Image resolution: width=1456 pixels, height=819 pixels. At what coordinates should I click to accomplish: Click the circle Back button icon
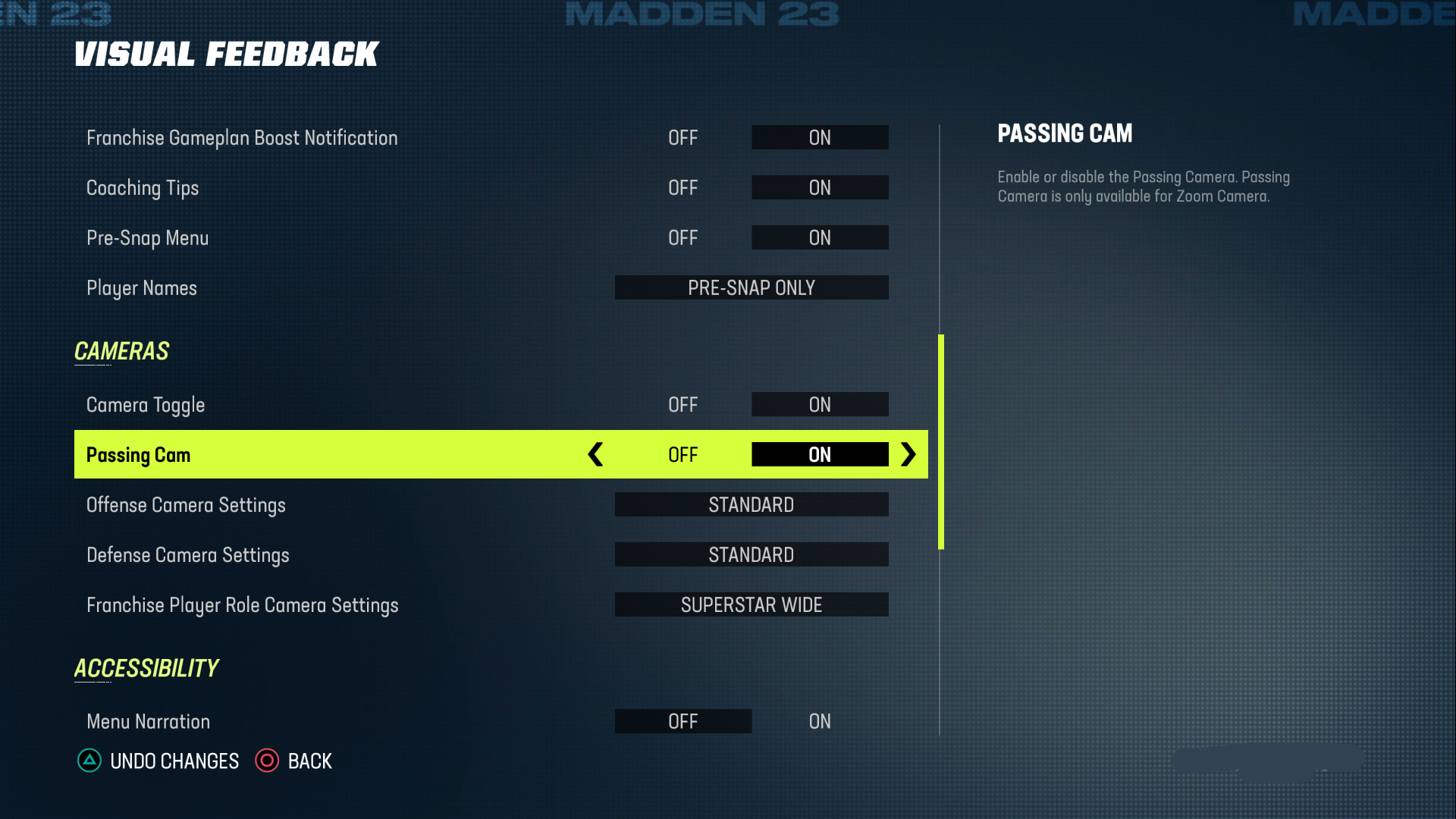pyautogui.click(x=267, y=761)
